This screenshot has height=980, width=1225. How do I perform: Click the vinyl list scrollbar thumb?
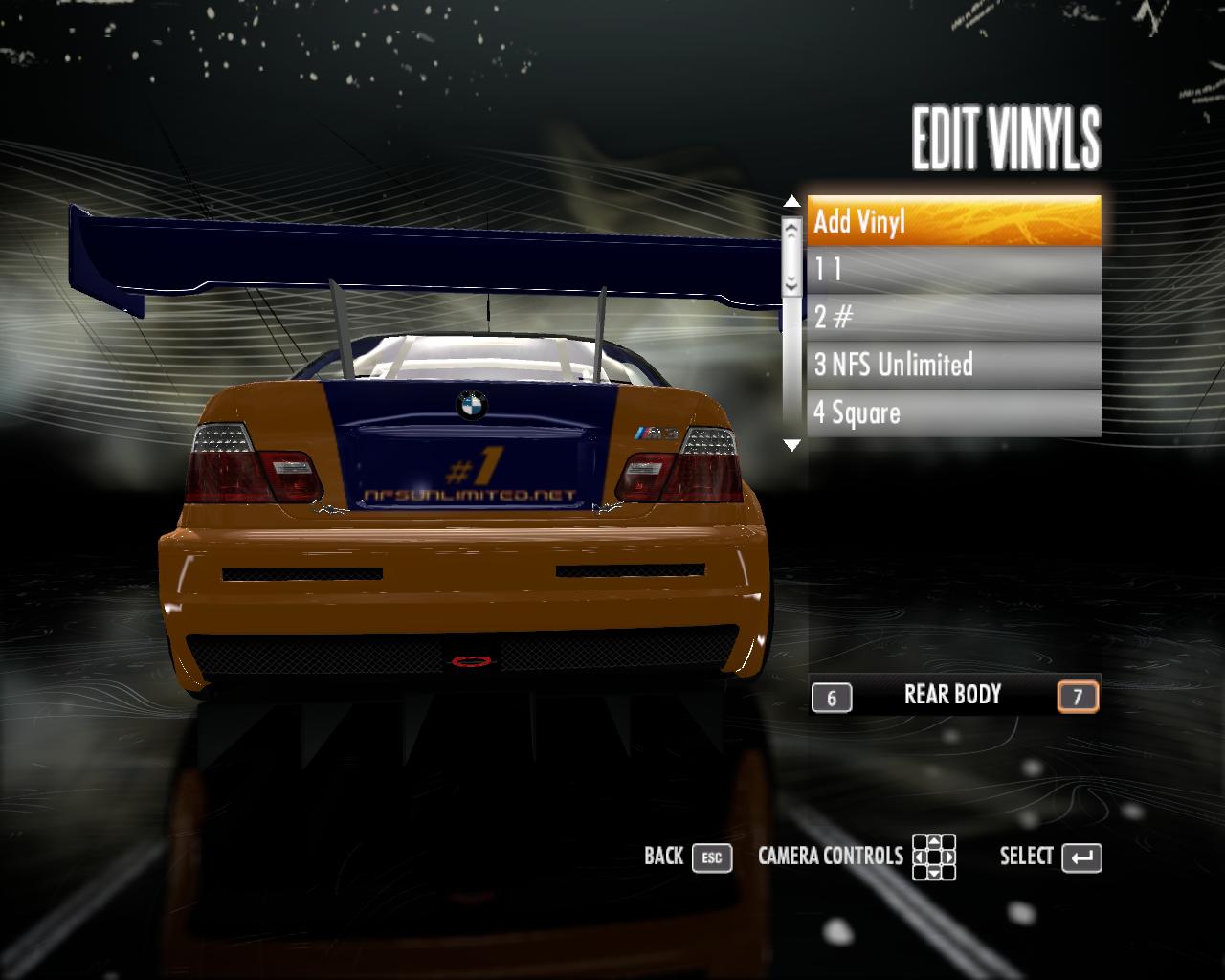(791, 256)
